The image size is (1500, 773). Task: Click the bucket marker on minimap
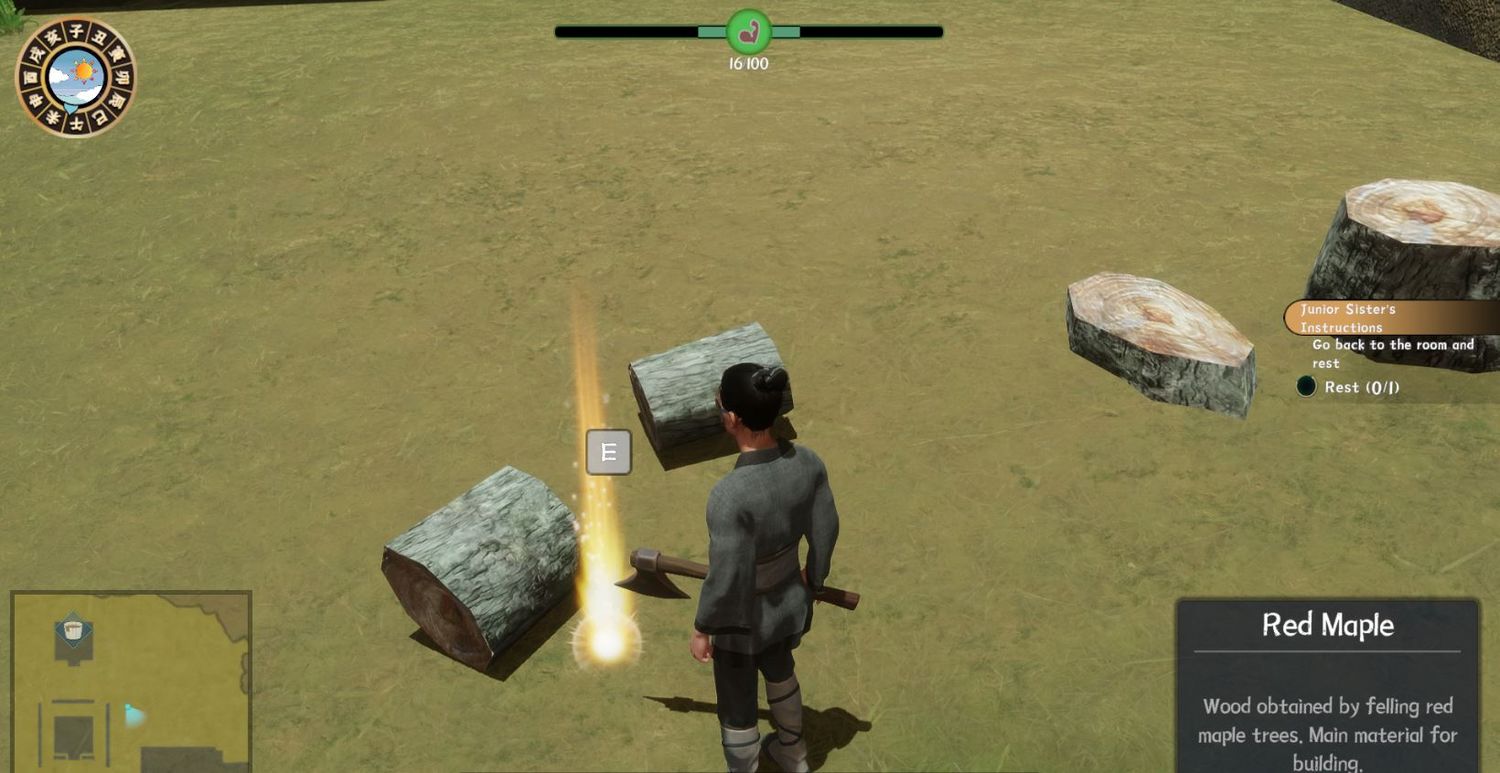click(x=73, y=630)
